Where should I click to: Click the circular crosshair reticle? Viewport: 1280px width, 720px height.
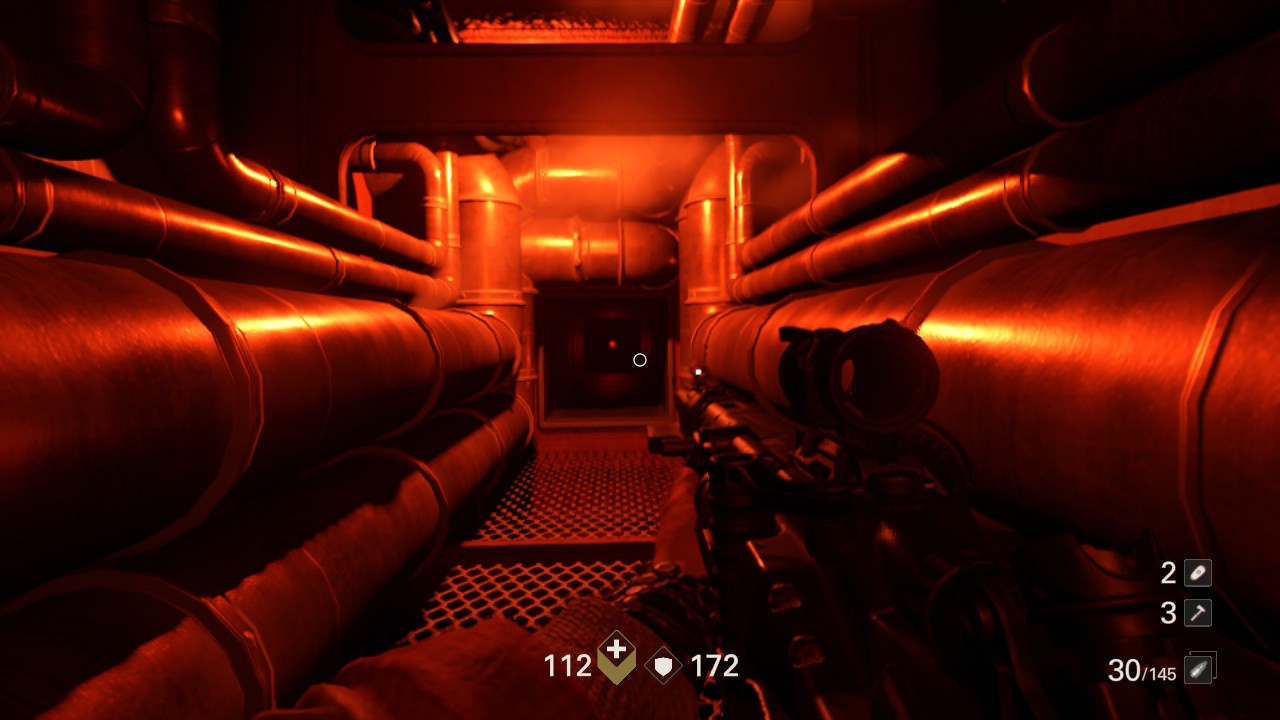pyautogui.click(x=640, y=360)
